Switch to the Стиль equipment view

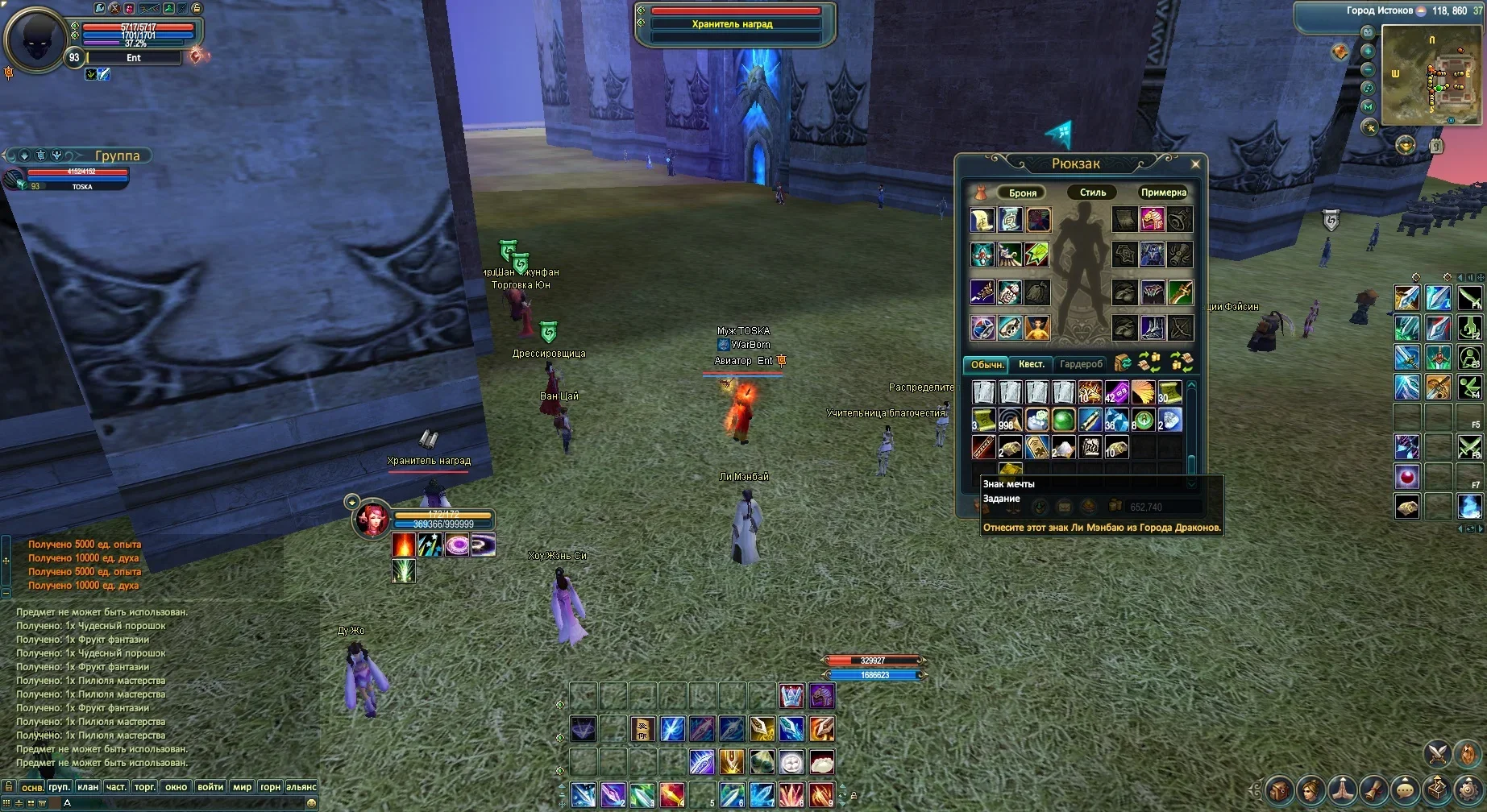click(x=1092, y=193)
